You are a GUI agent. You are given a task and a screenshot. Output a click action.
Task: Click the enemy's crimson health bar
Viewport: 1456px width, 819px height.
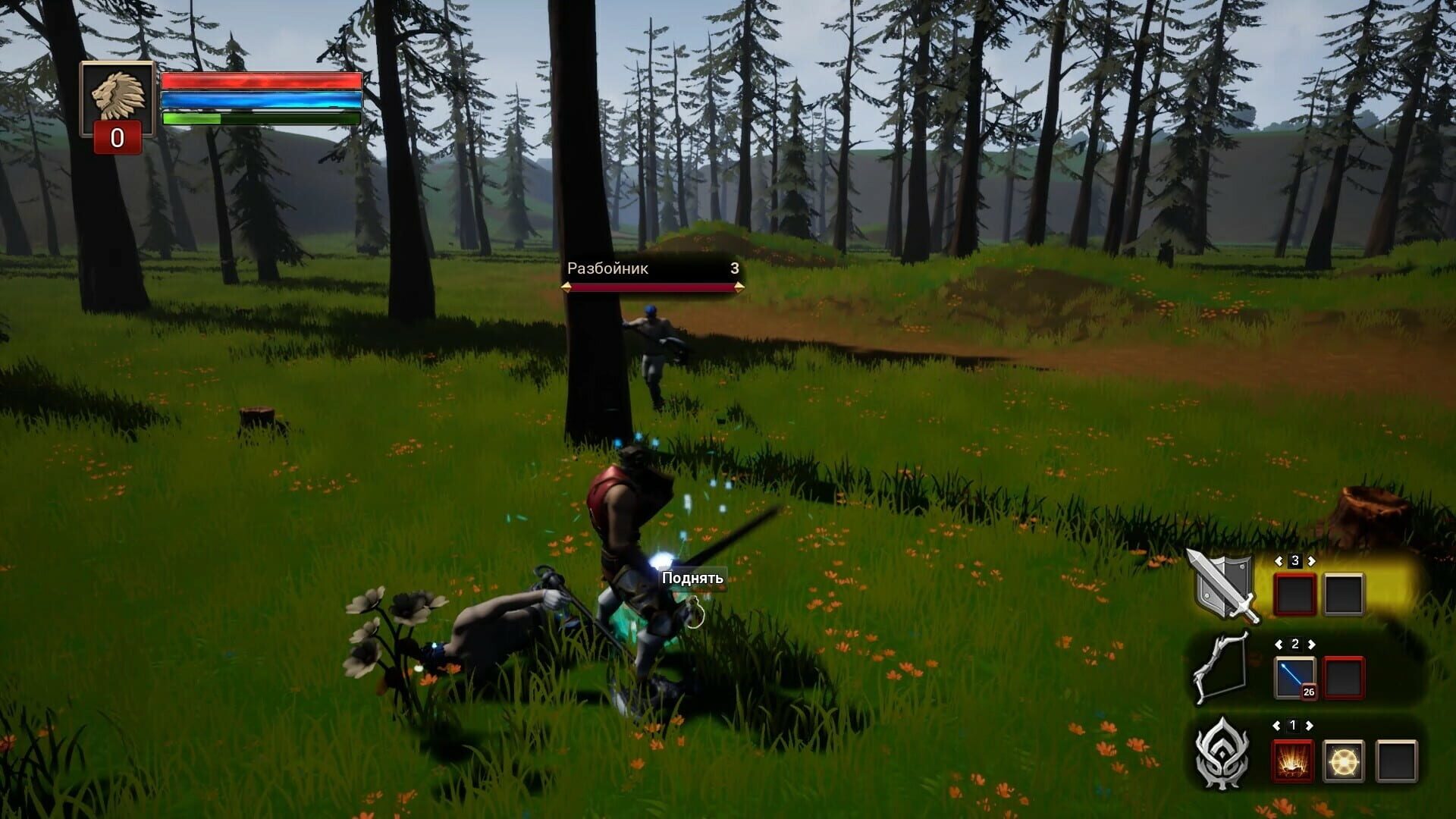pyautogui.click(x=651, y=287)
